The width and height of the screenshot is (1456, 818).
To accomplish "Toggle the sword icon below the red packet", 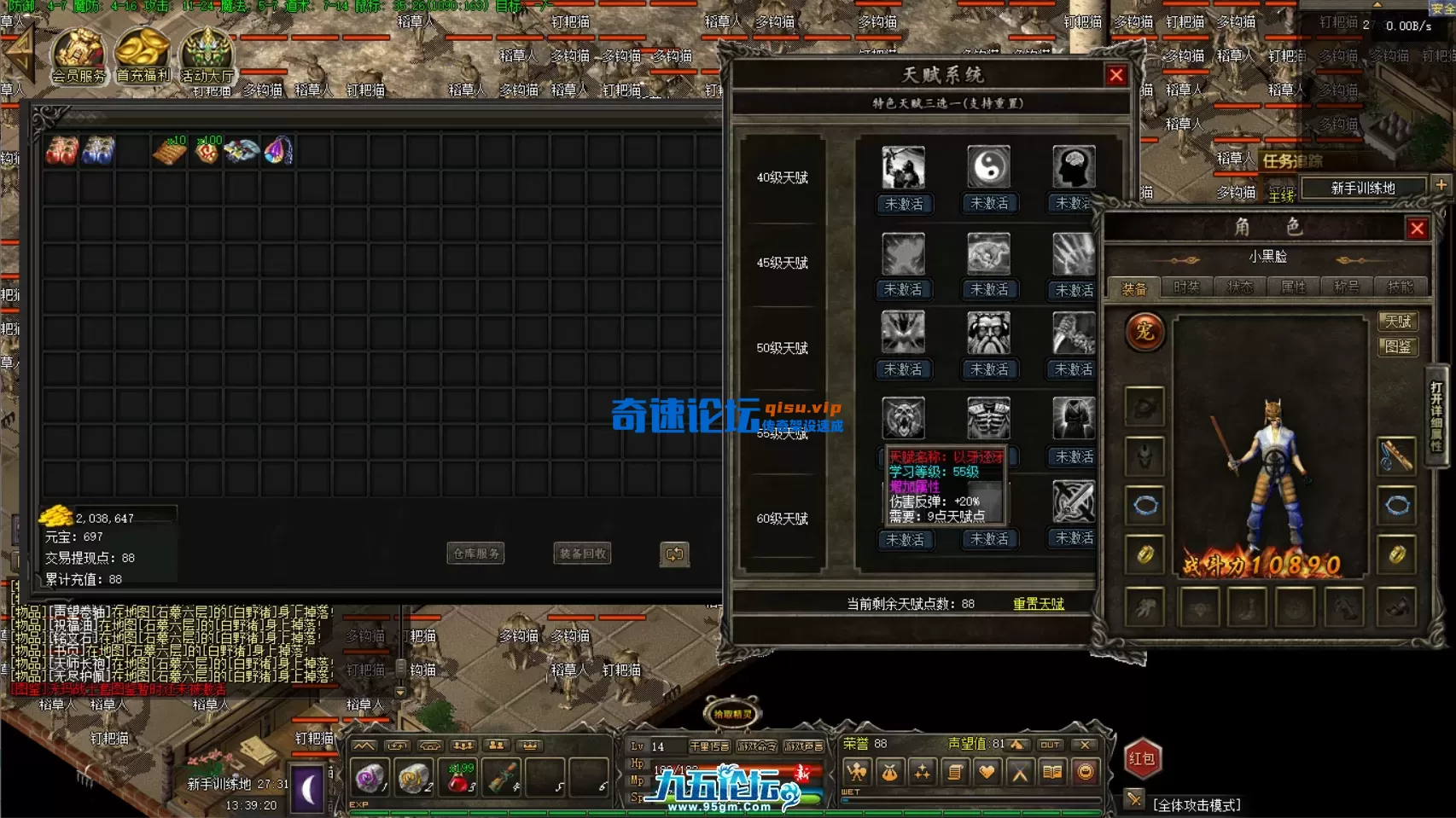I will point(1133,798).
